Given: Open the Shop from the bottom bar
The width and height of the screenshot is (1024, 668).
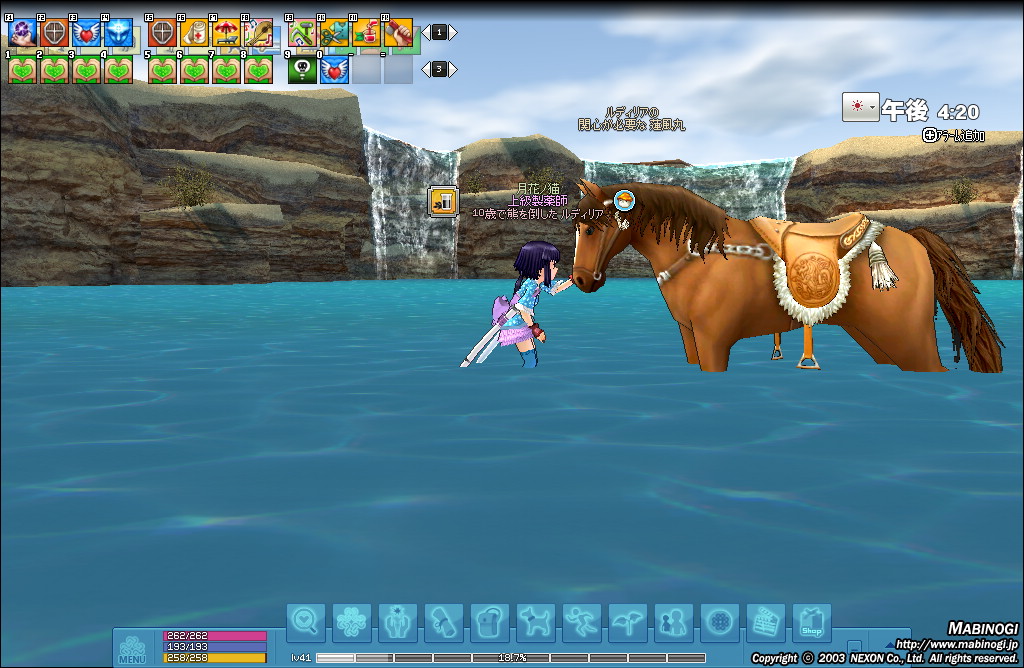Looking at the screenshot, I should point(812,623).
